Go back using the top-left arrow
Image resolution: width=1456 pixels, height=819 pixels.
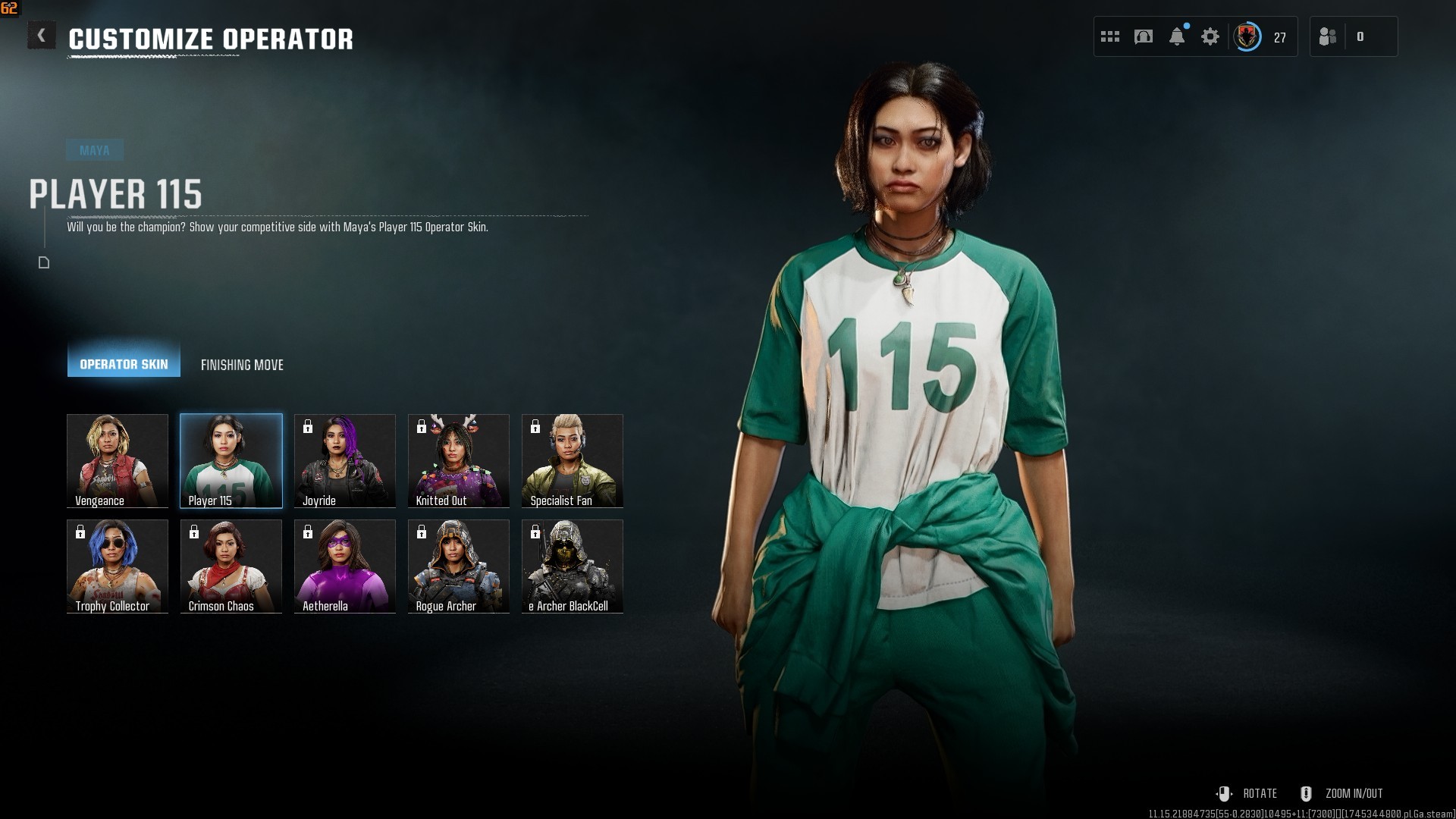(x=42, y=36)
